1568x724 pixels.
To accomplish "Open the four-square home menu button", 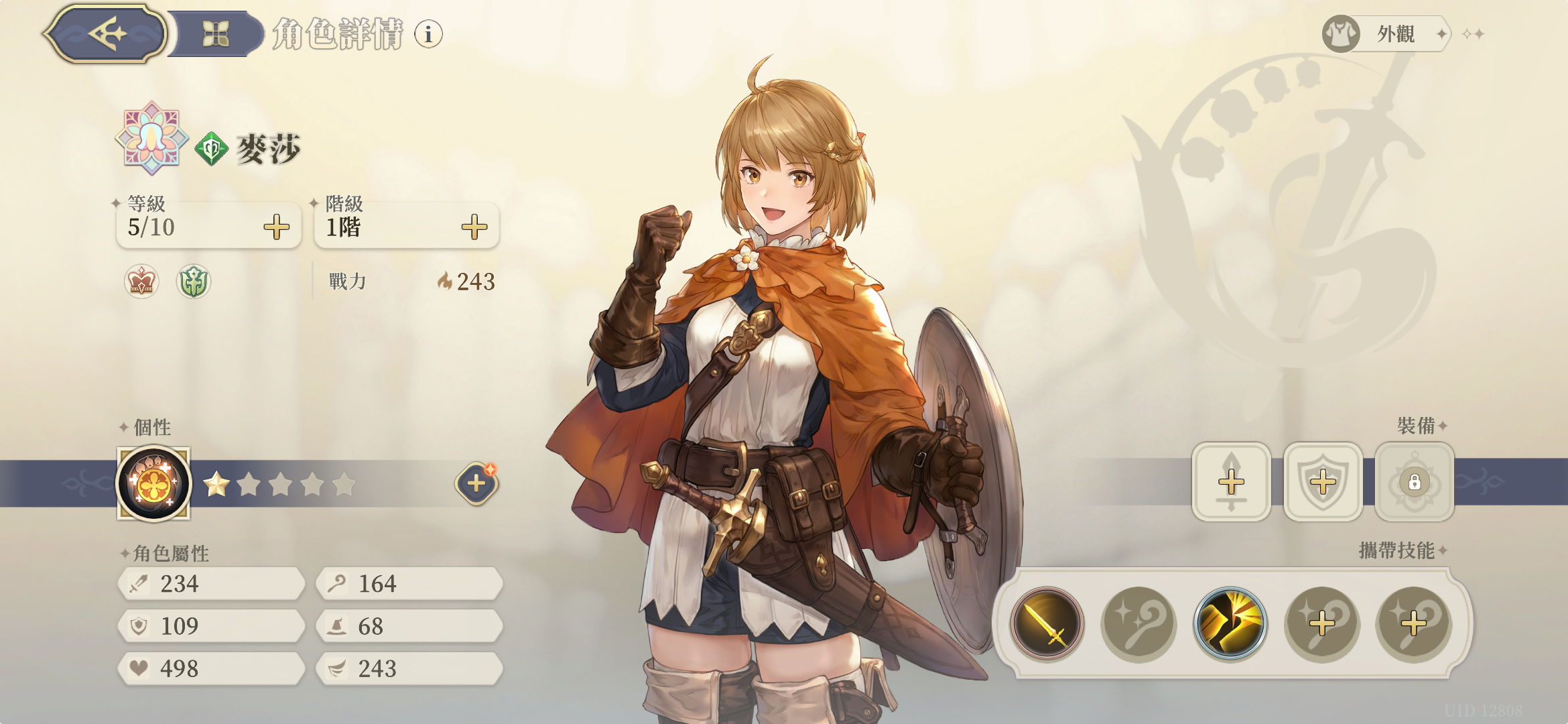I will tap(216, 34).
